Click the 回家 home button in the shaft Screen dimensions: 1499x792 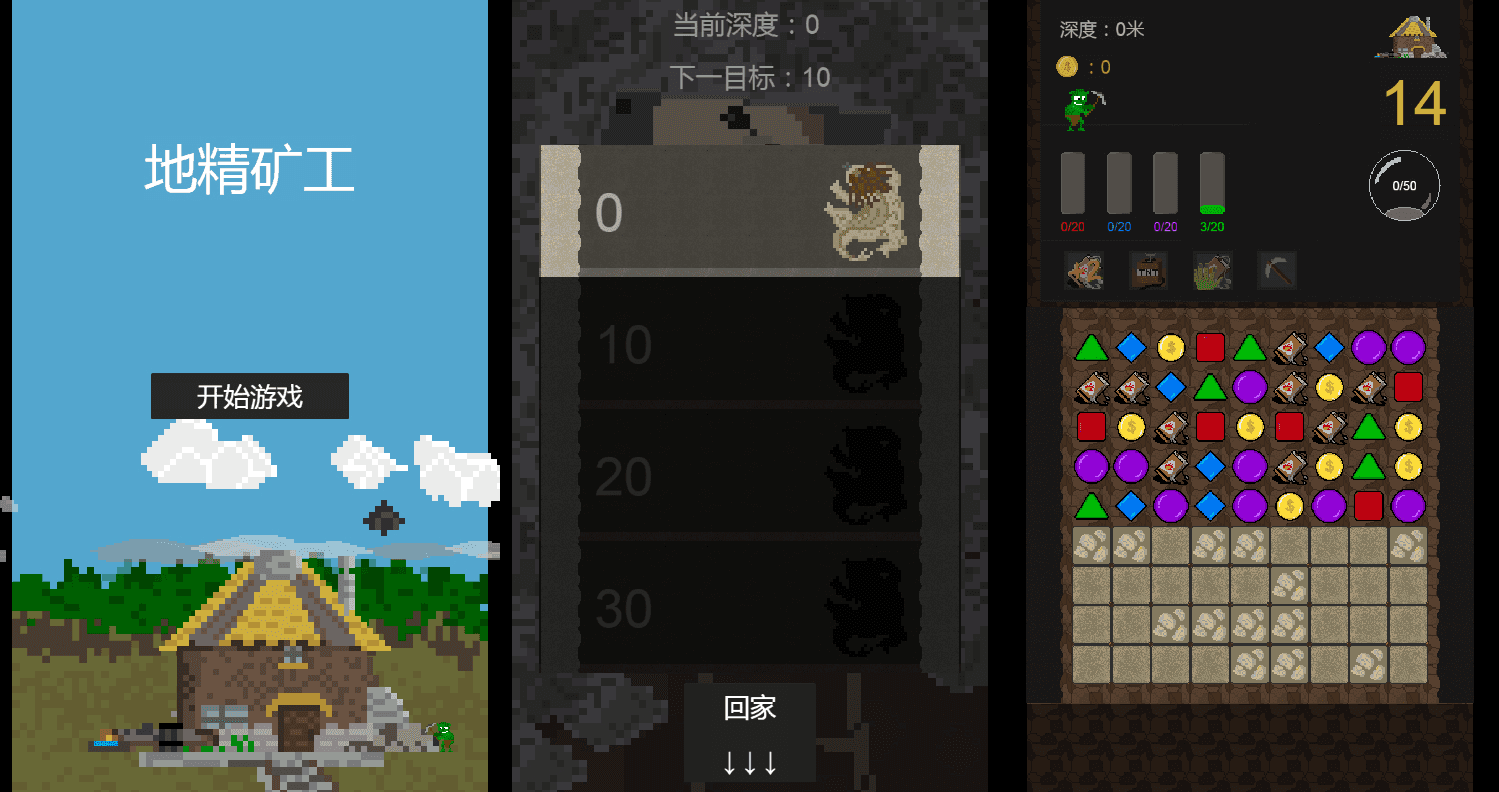coord(750,707)
